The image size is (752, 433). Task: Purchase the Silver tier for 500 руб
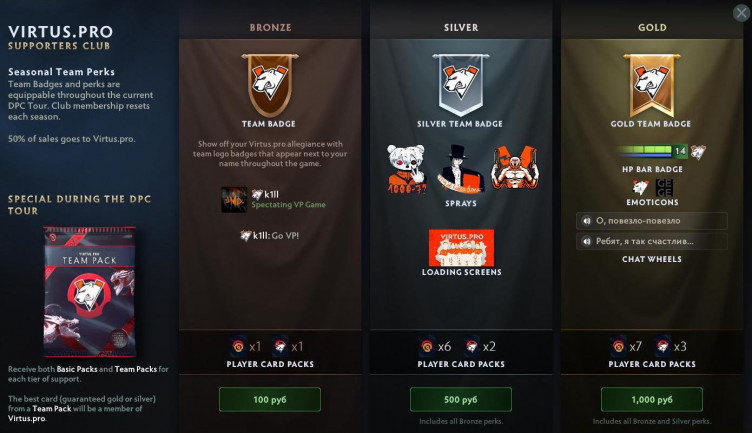[461, 400]
